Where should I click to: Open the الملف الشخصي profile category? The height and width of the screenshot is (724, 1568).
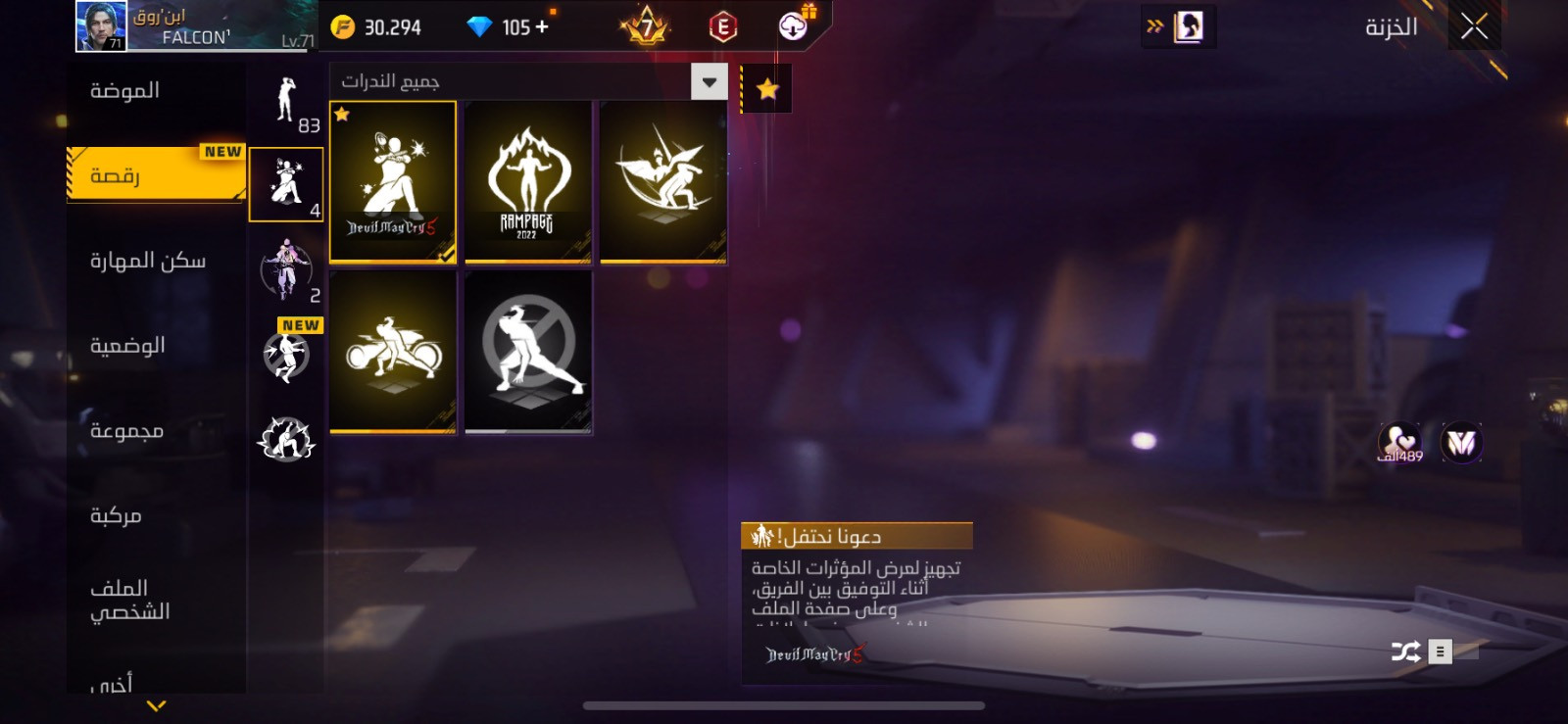pos(129,600)
